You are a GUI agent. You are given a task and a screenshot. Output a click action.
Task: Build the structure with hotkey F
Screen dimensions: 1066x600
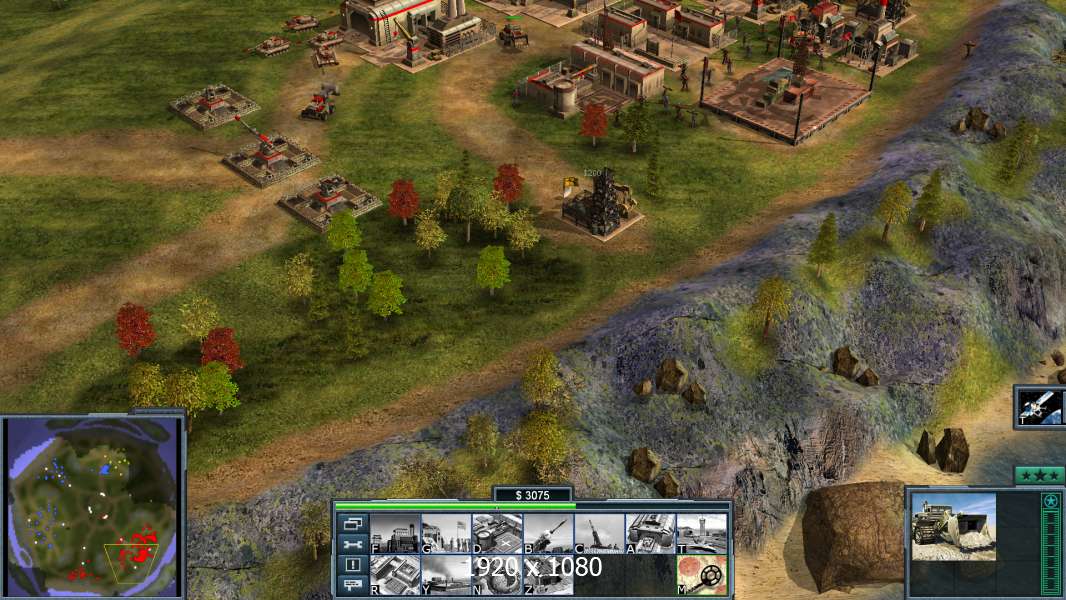pos(395,533)
